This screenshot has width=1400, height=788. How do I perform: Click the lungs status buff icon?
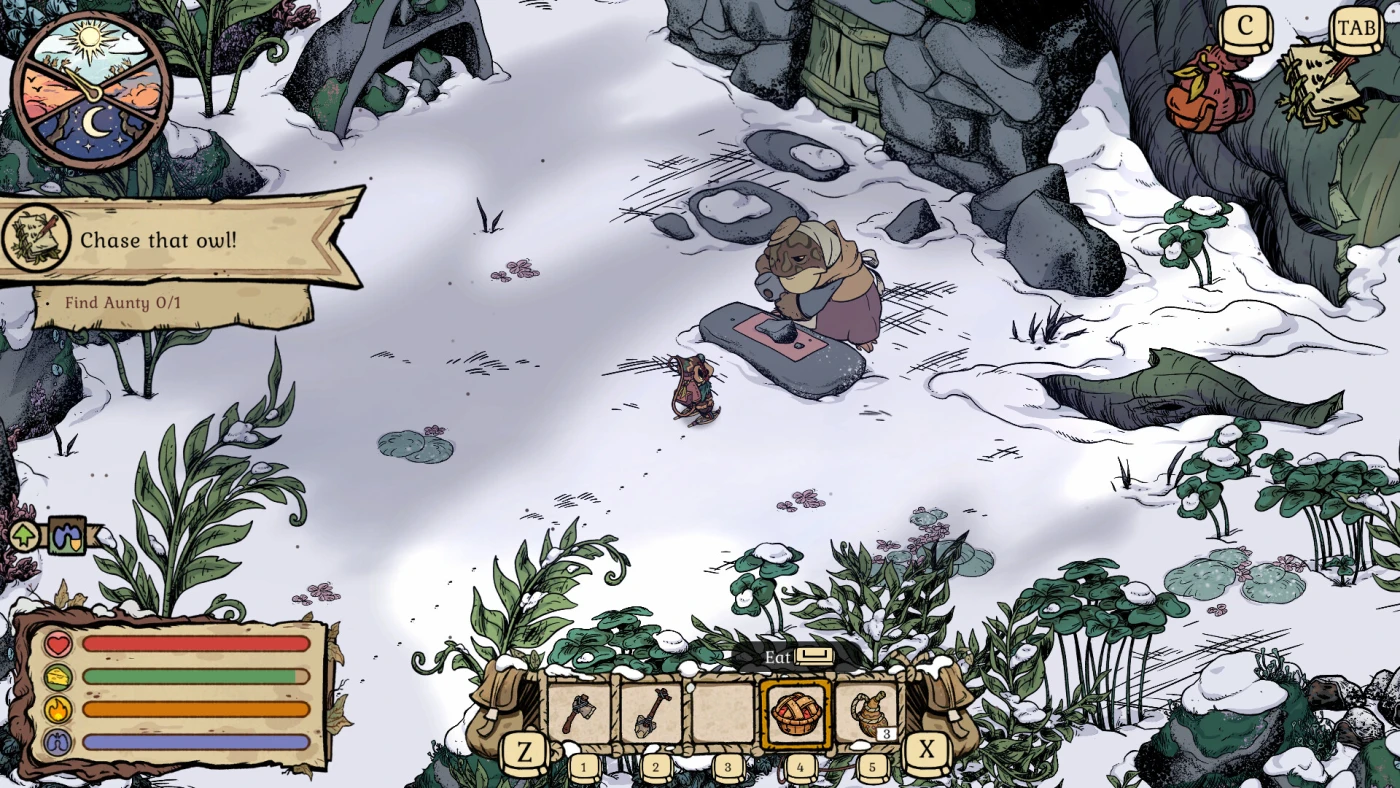66,536
